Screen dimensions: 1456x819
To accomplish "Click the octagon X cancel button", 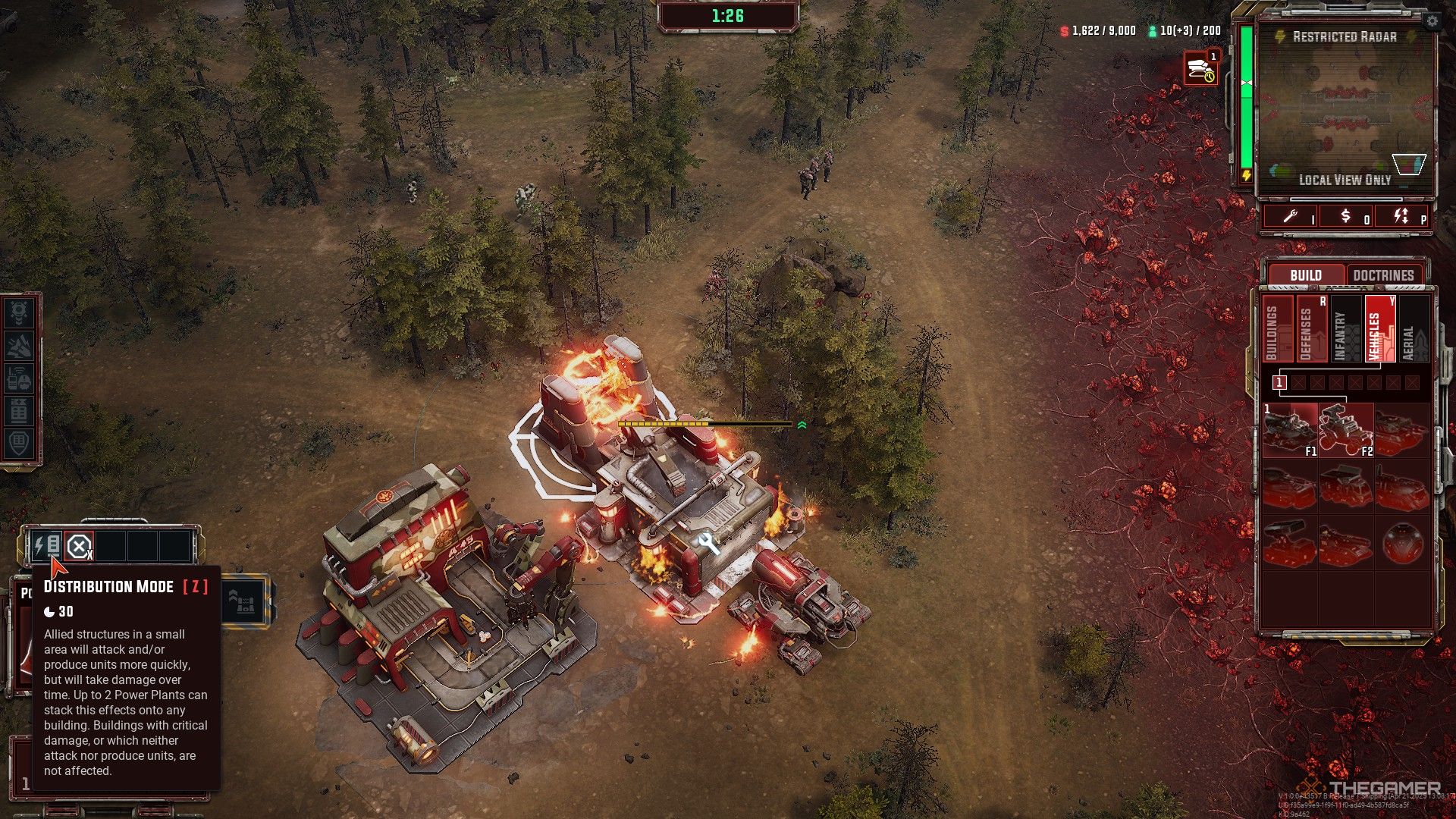I will tap(79, 546).
